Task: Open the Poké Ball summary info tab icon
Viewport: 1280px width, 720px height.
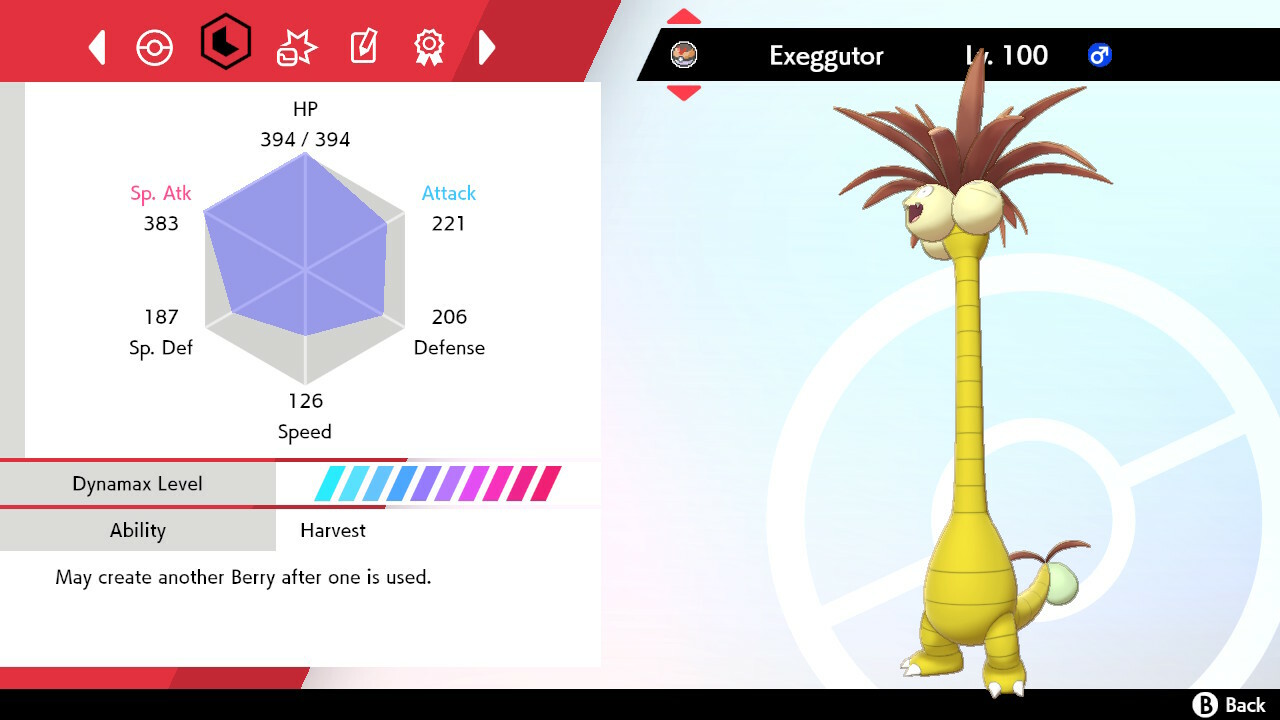Action: [x=155, y=46]
